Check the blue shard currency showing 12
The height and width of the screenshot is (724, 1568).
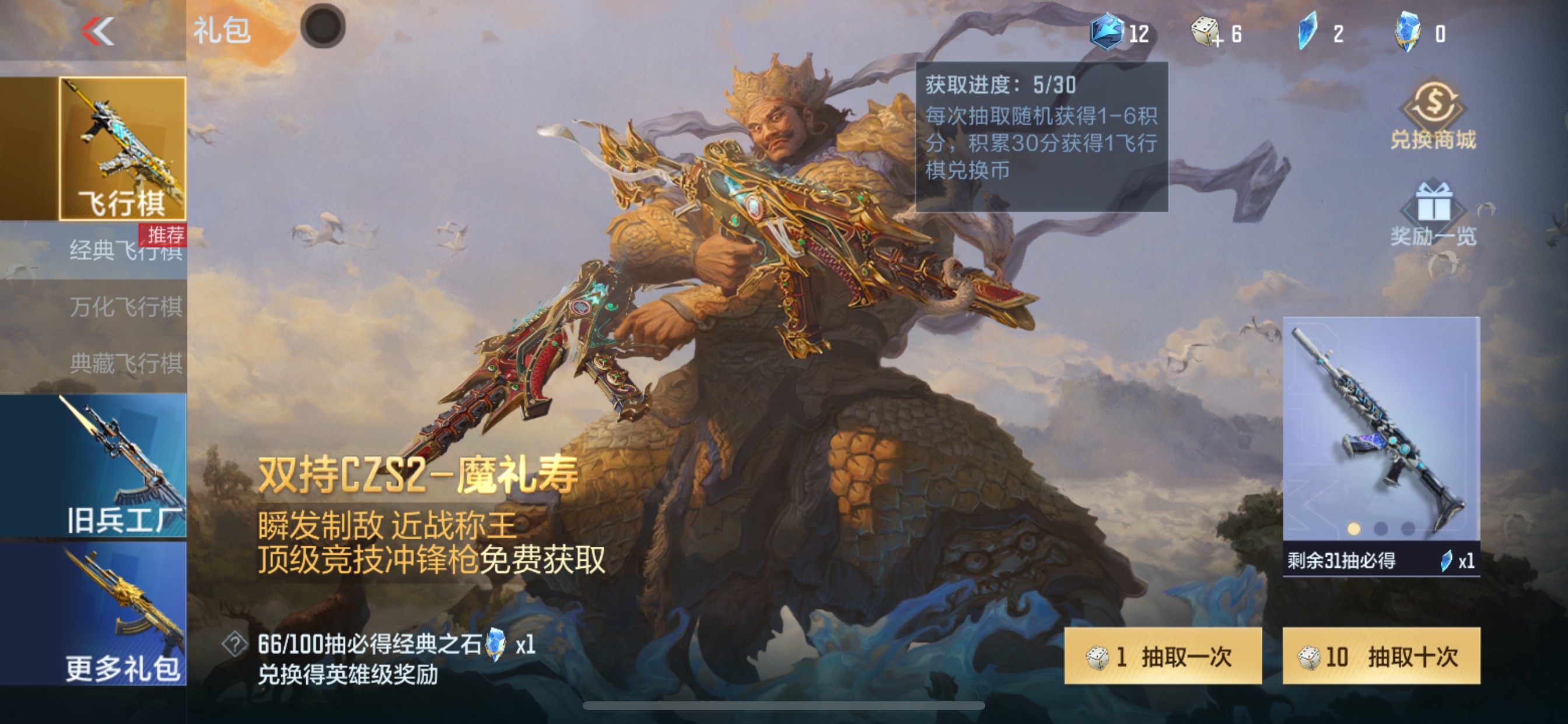pos(1123,33)
